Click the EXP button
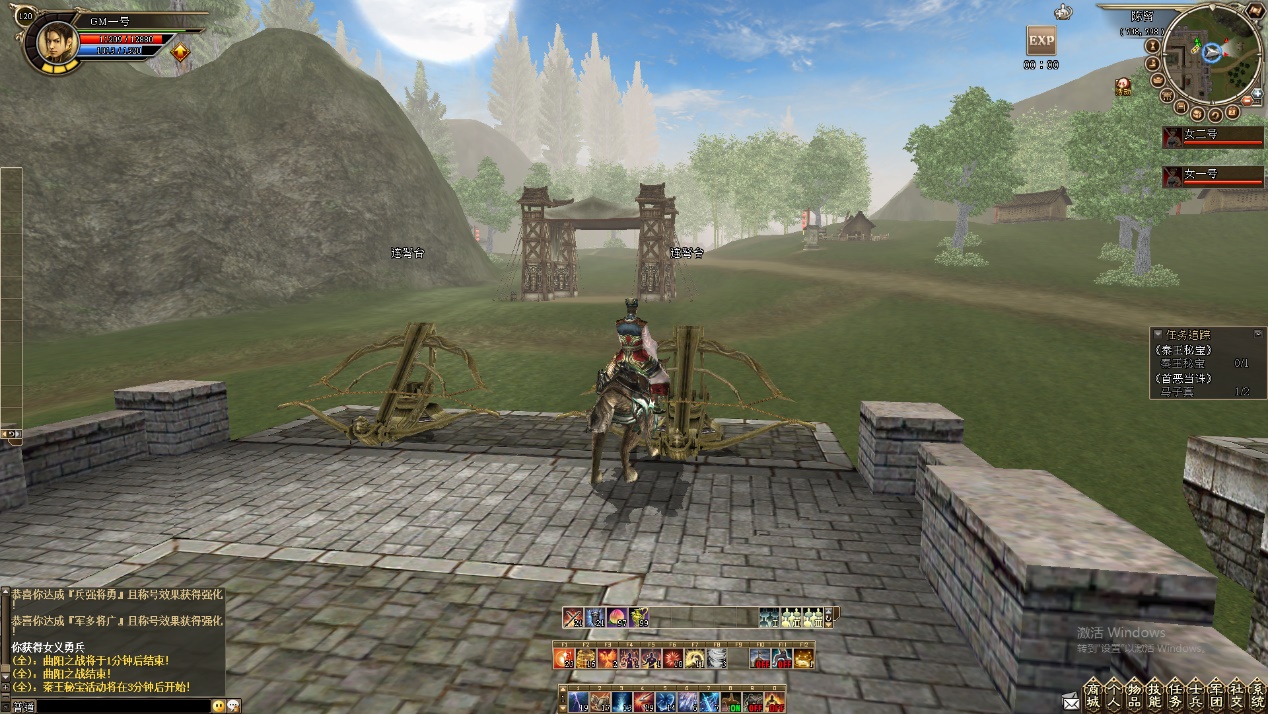This screenshot has width=1268, height=714. [1041, 41]
